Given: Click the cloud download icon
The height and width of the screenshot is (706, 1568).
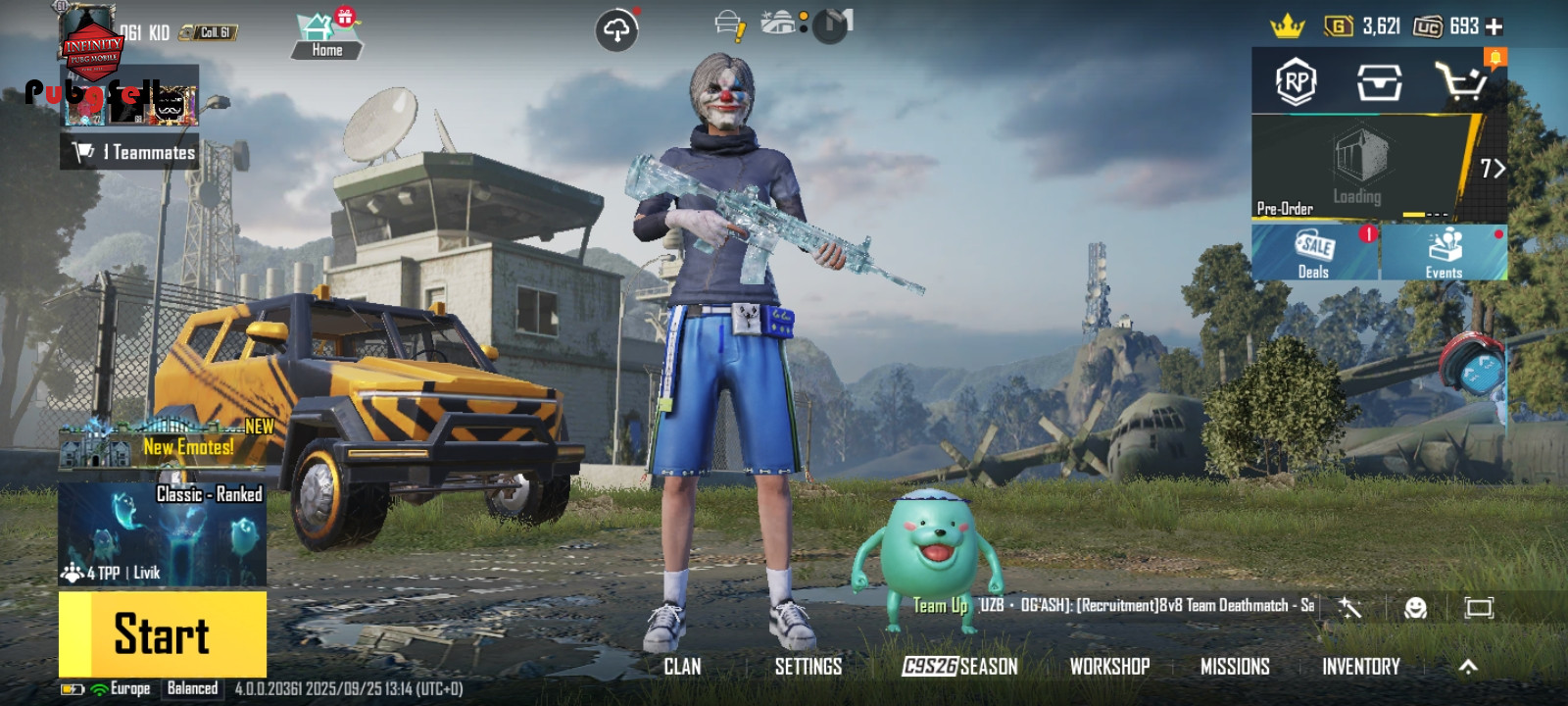Looking at the screenshot, I should click(x=616, y=30).
